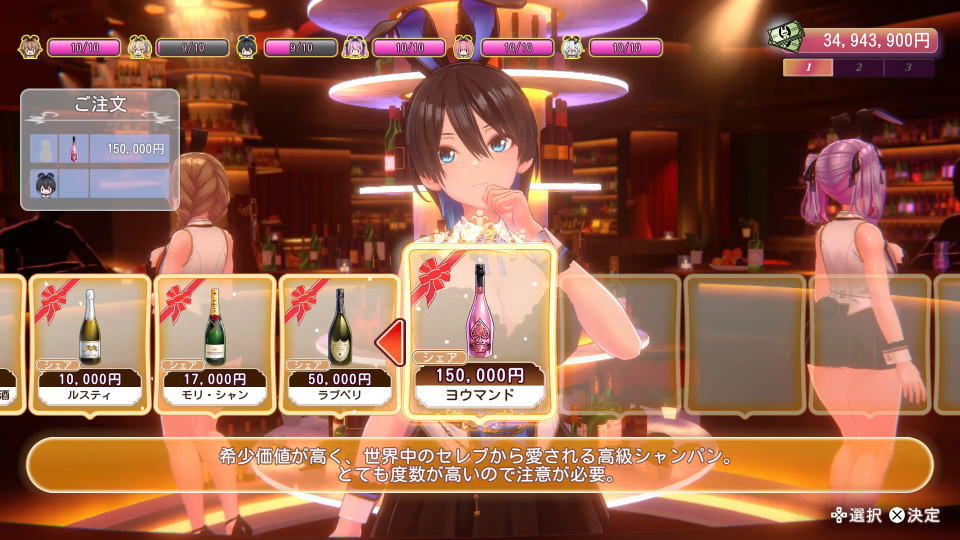
Task: Open the ご注文 order row with 150,000円
Action: click(100, 149)
